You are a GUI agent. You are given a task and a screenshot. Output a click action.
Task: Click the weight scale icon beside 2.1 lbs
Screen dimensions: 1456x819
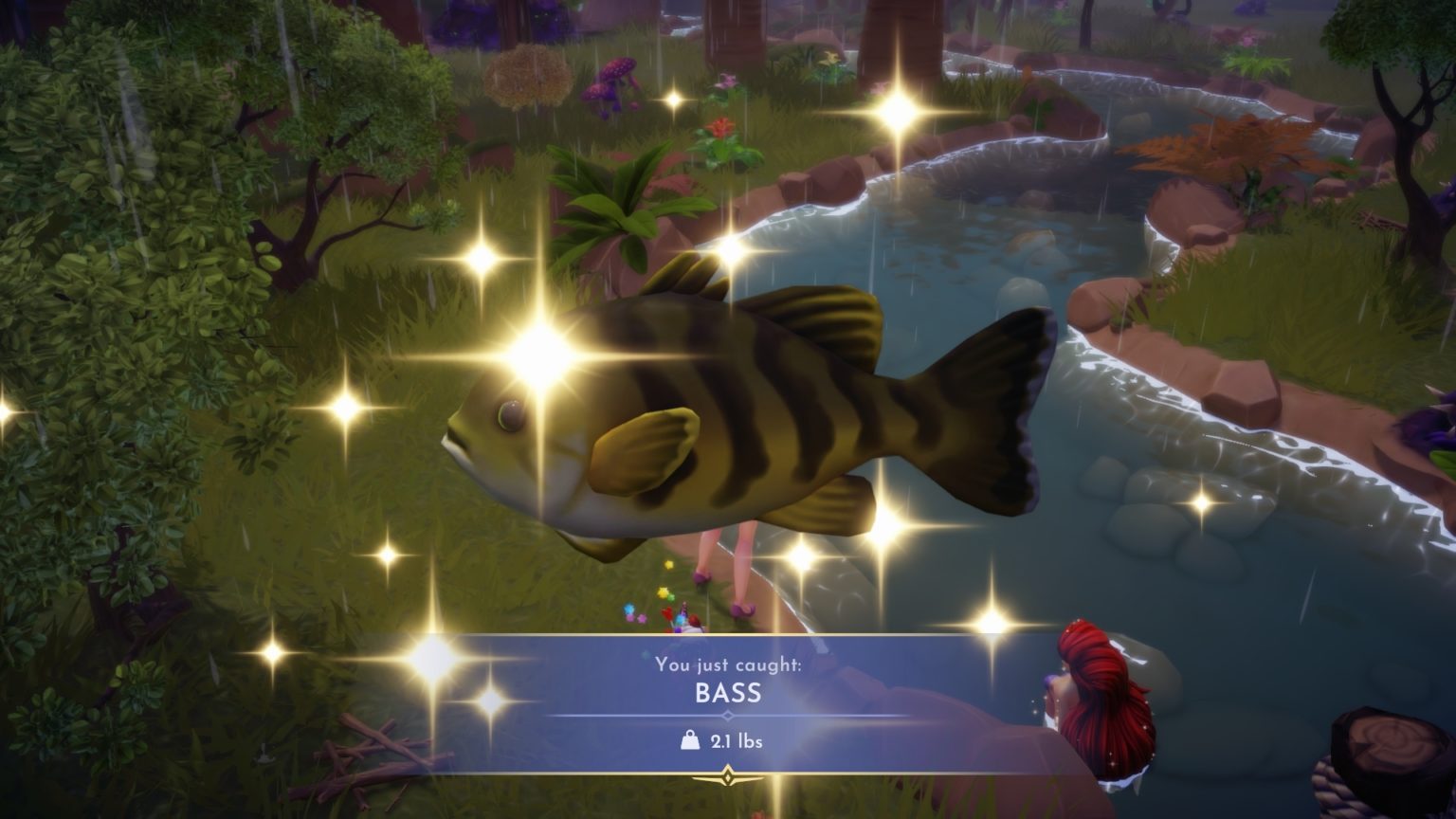click(x=690, y=738)
